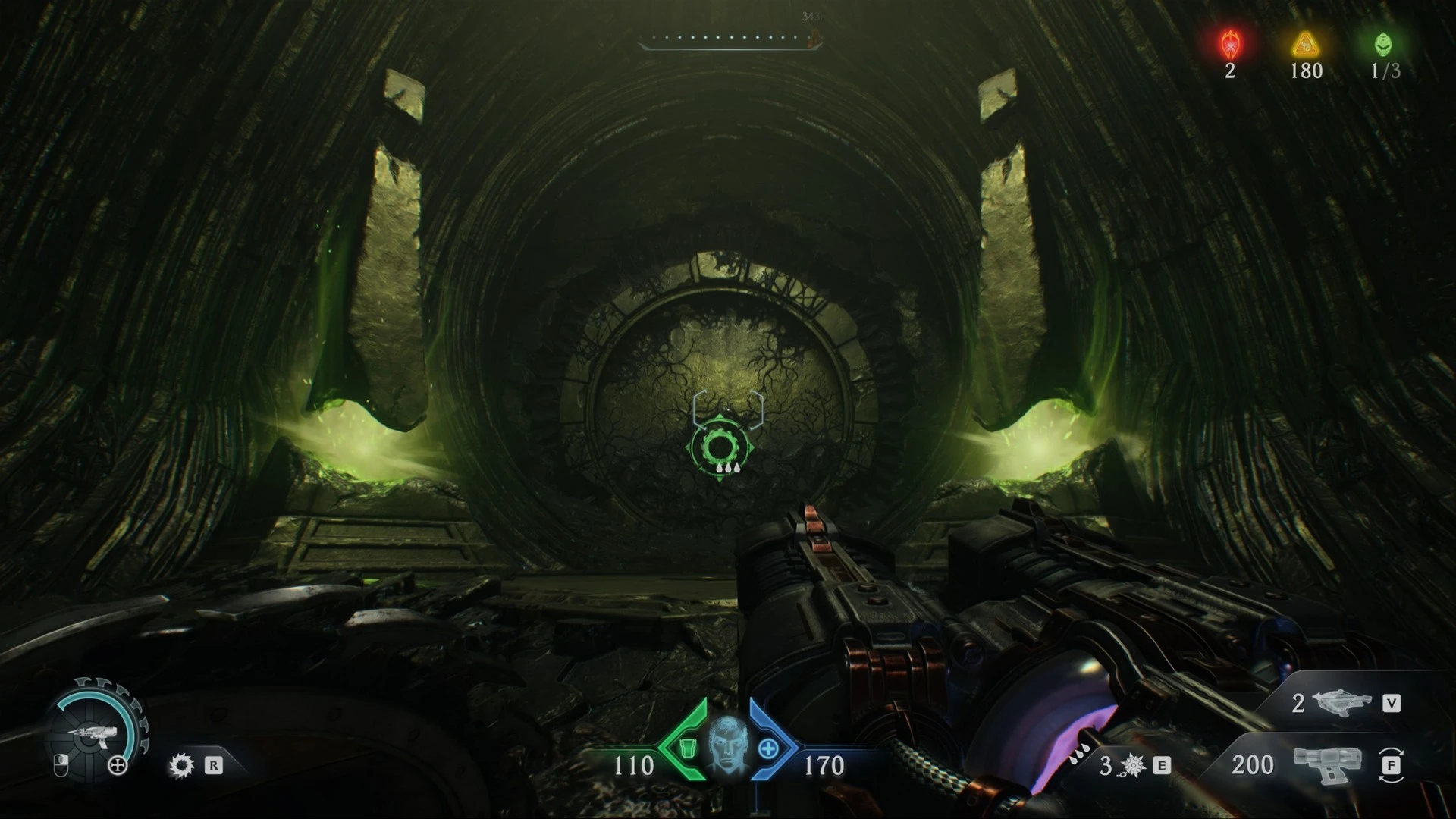Throw the spiked mace grenade
Viewport: 1456px width, 819px height.
[x=1132, y=766]
